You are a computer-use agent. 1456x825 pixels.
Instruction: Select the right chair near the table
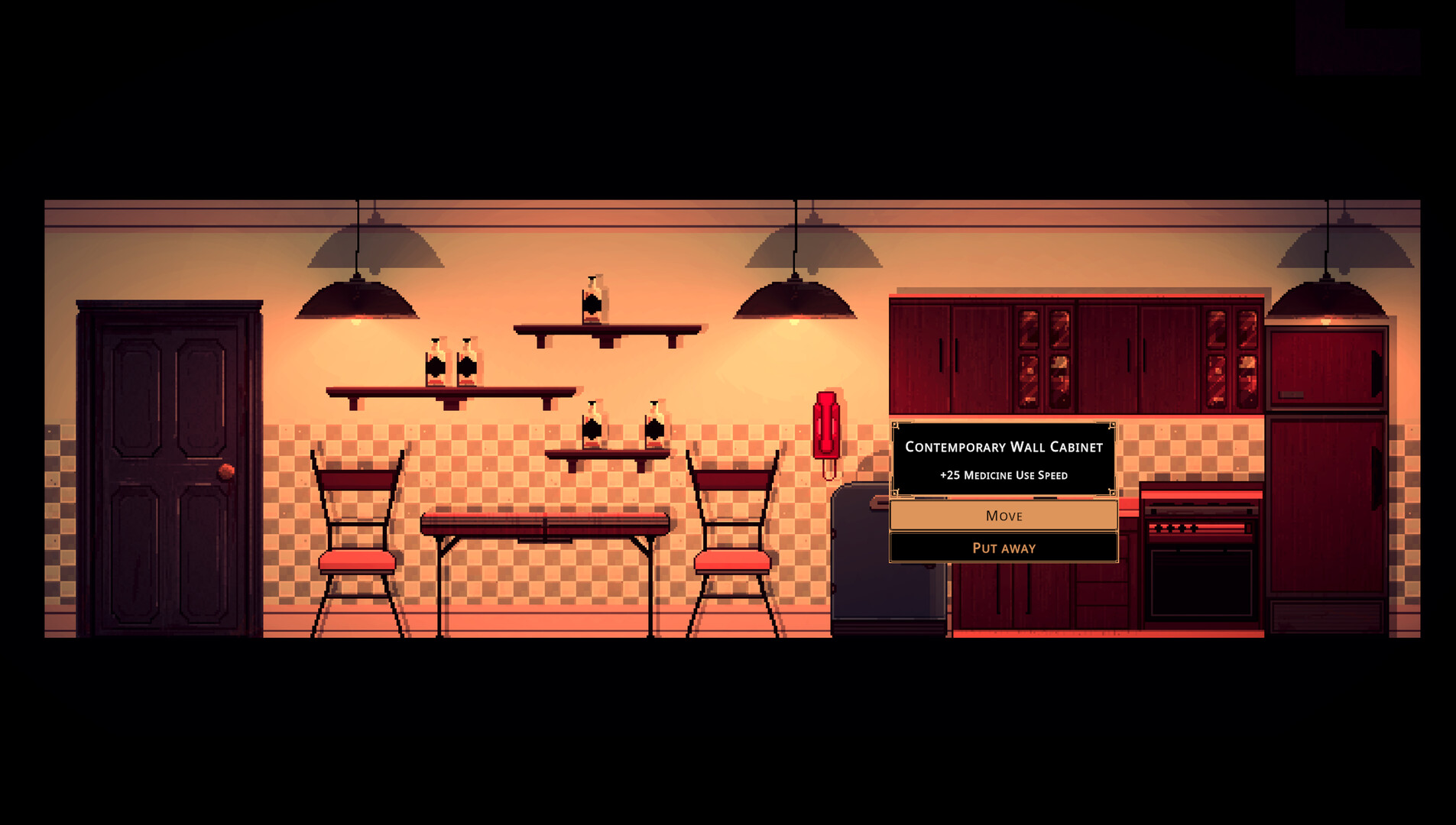tap(732, 535)
